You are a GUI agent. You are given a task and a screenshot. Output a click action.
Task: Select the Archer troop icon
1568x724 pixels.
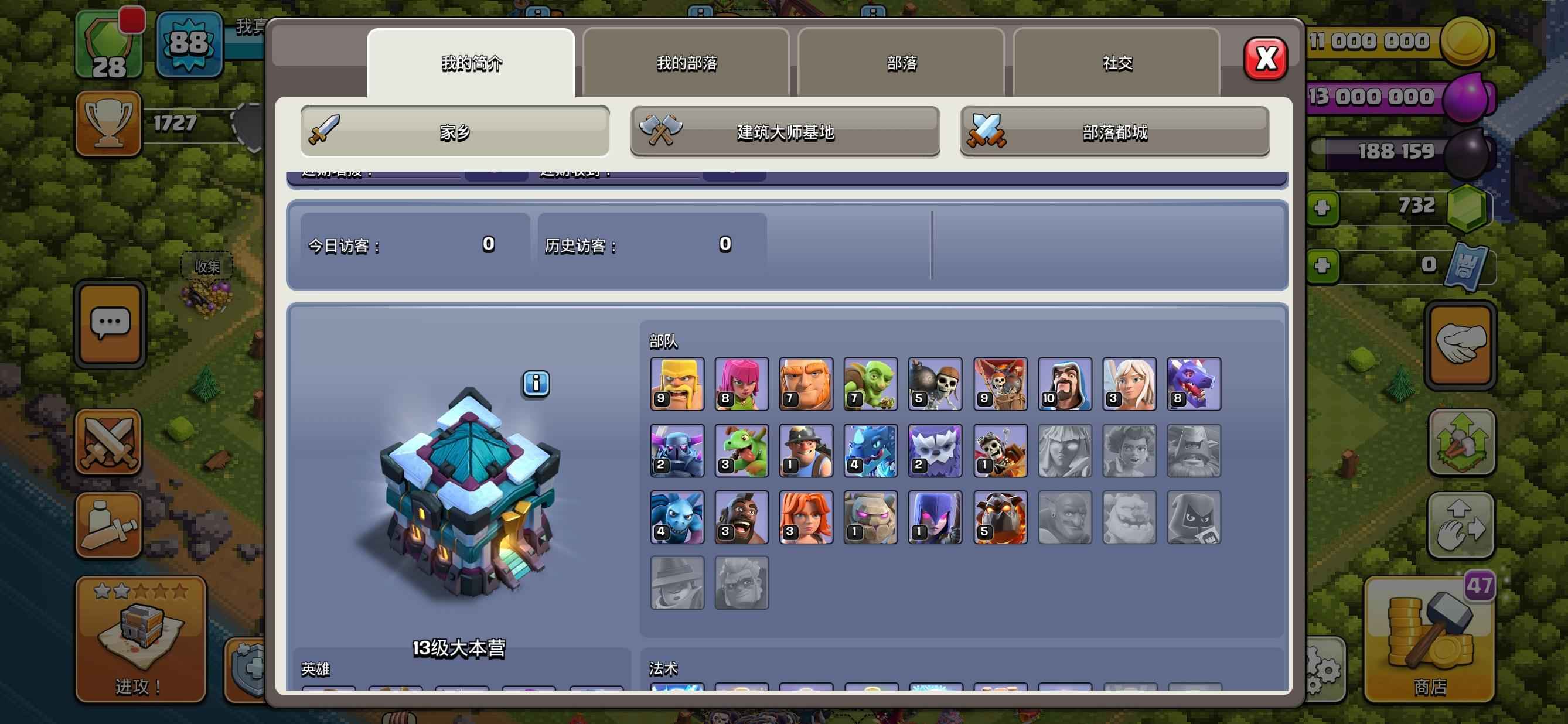tap(741, 384)
